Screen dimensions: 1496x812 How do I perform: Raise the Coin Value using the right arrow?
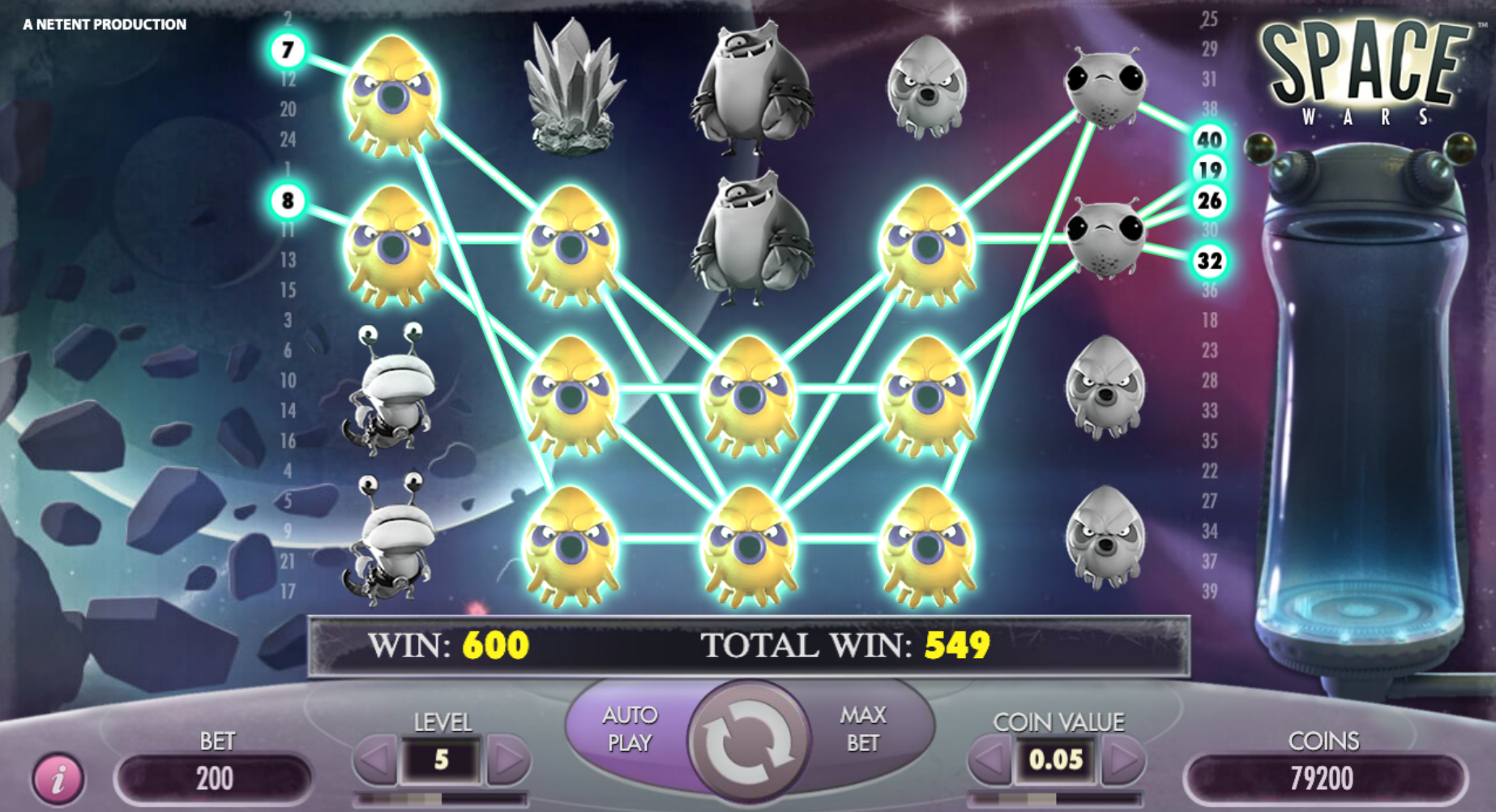1121,759
